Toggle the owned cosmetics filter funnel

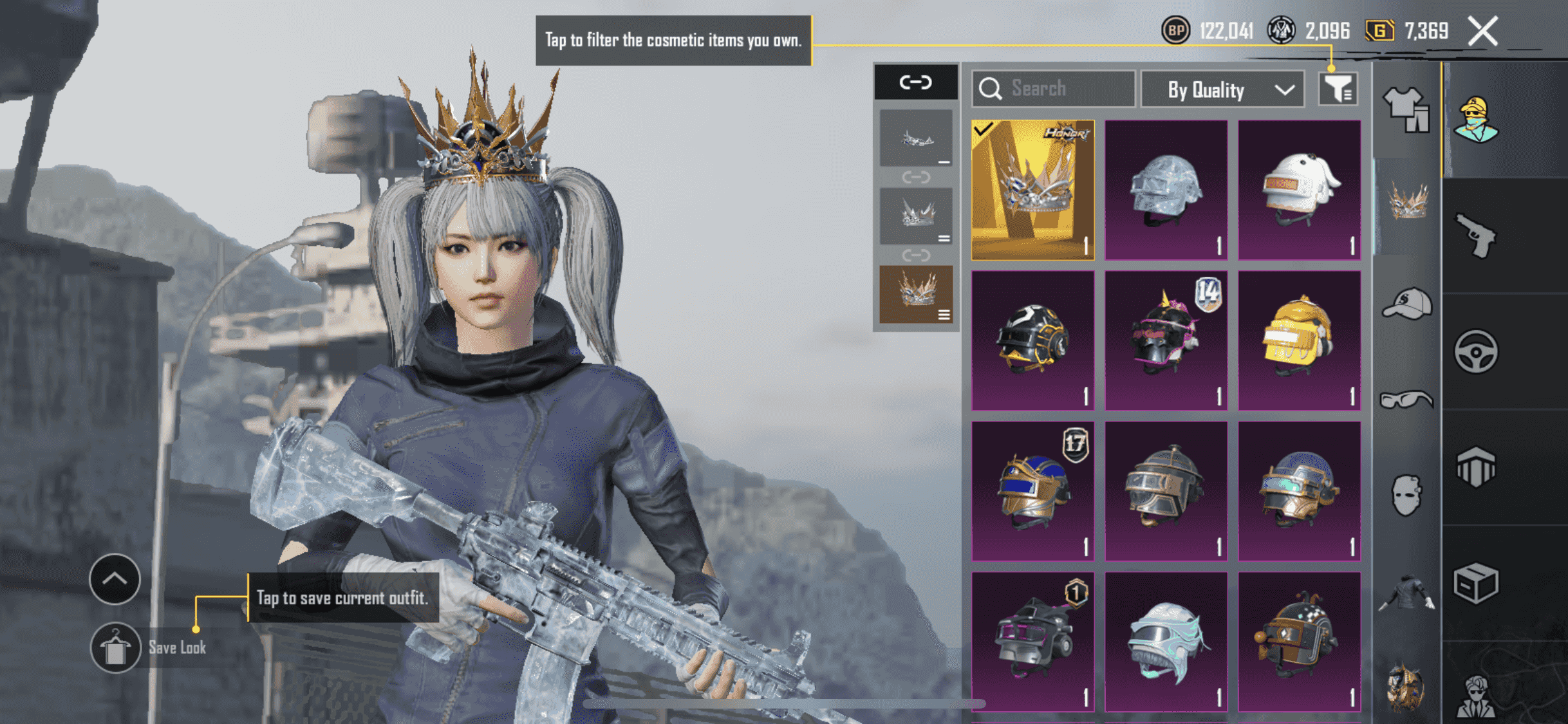click(x=1337, y=89)
